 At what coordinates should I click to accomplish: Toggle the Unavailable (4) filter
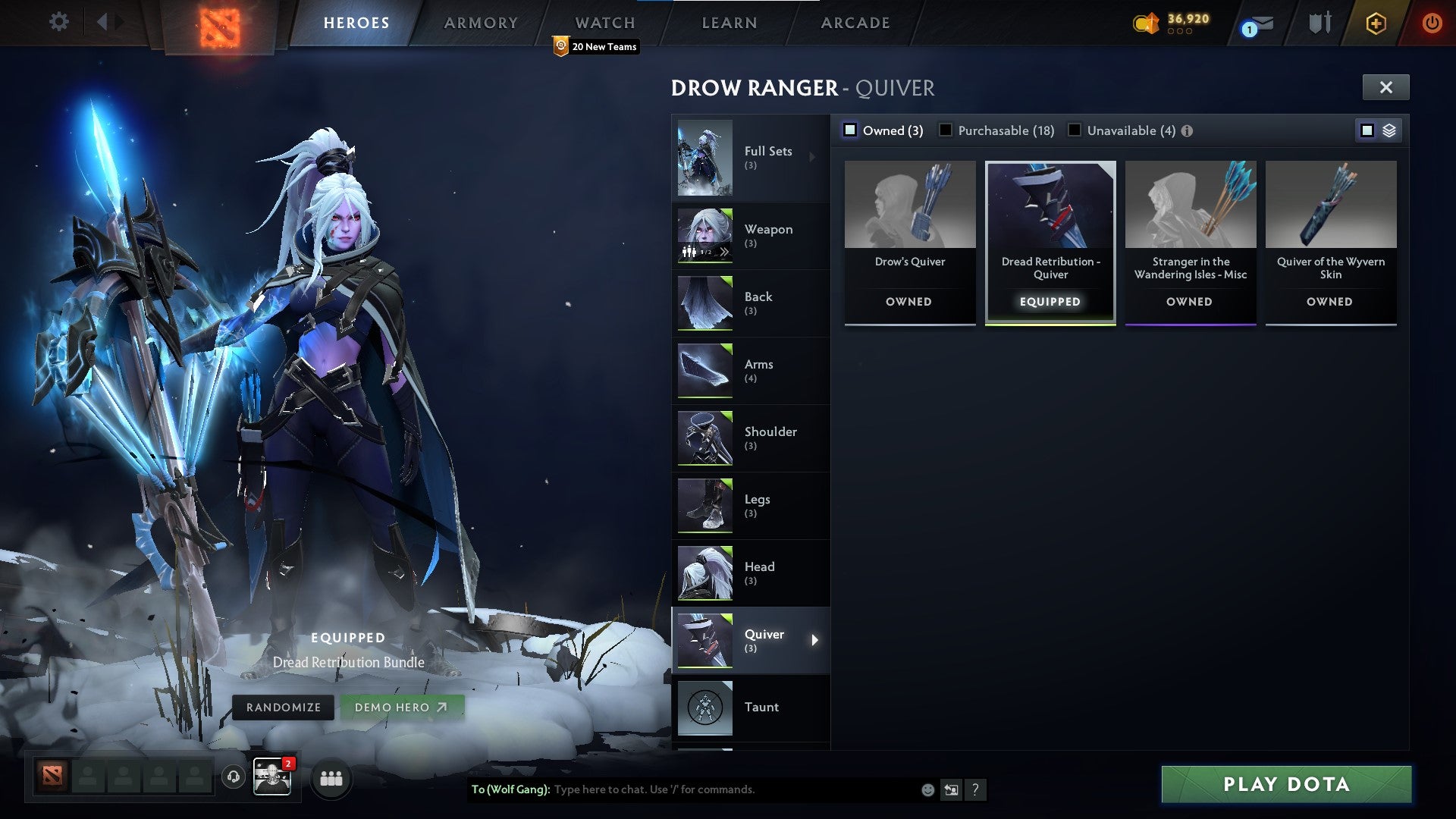click(x=1075, y=130)
